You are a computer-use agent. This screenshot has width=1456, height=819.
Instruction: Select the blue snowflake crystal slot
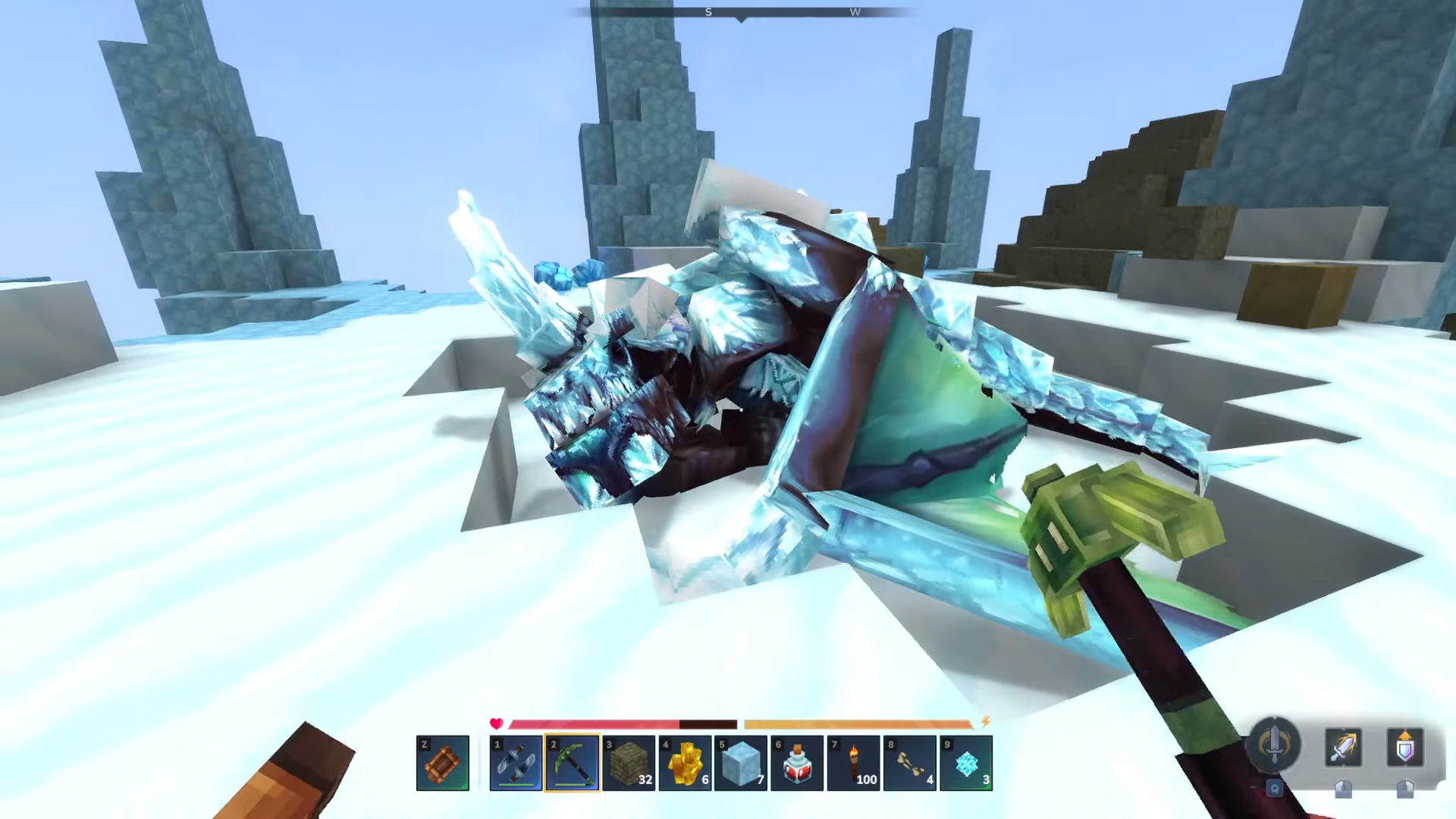[x=965, y=763]
